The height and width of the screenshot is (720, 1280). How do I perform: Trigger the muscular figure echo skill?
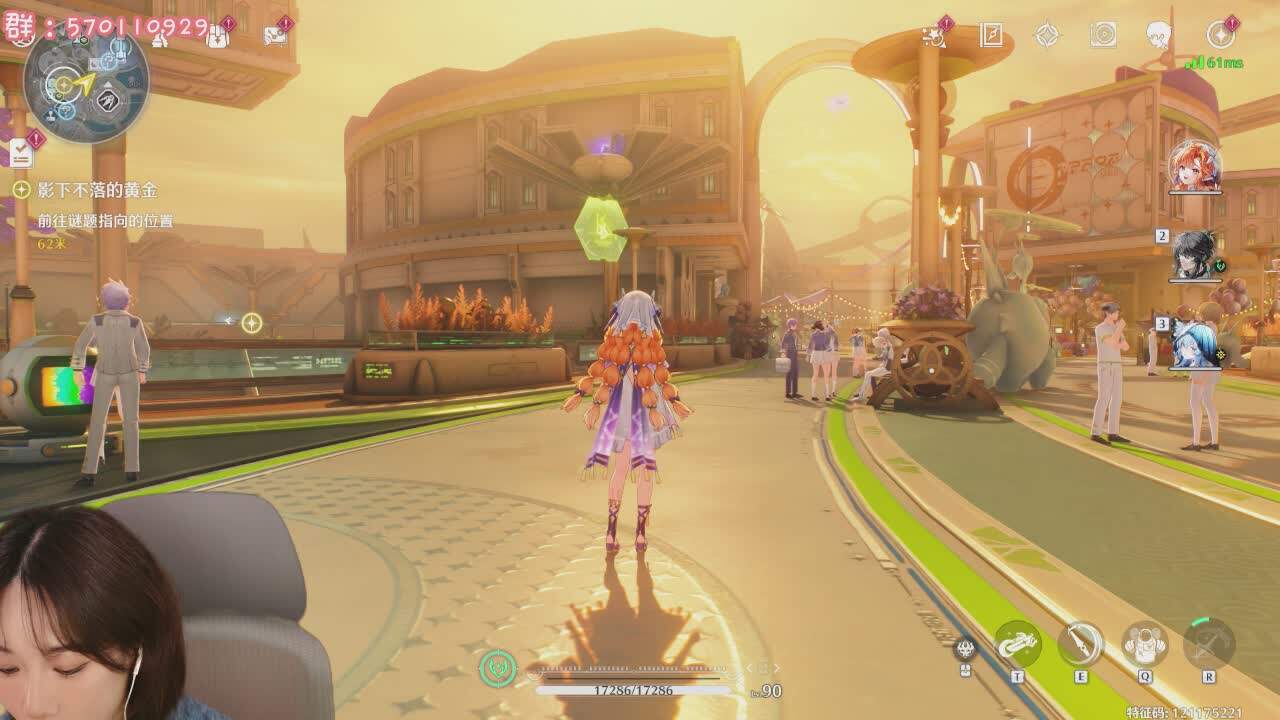[1145, 644]
